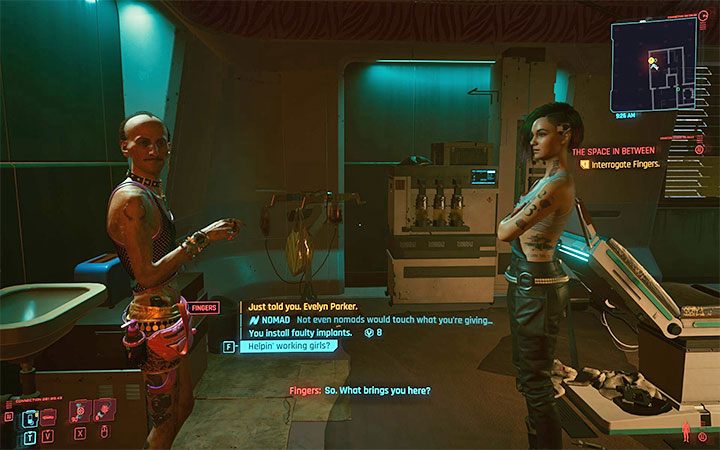Select the grenade gadget quick slot

(102, 410)
